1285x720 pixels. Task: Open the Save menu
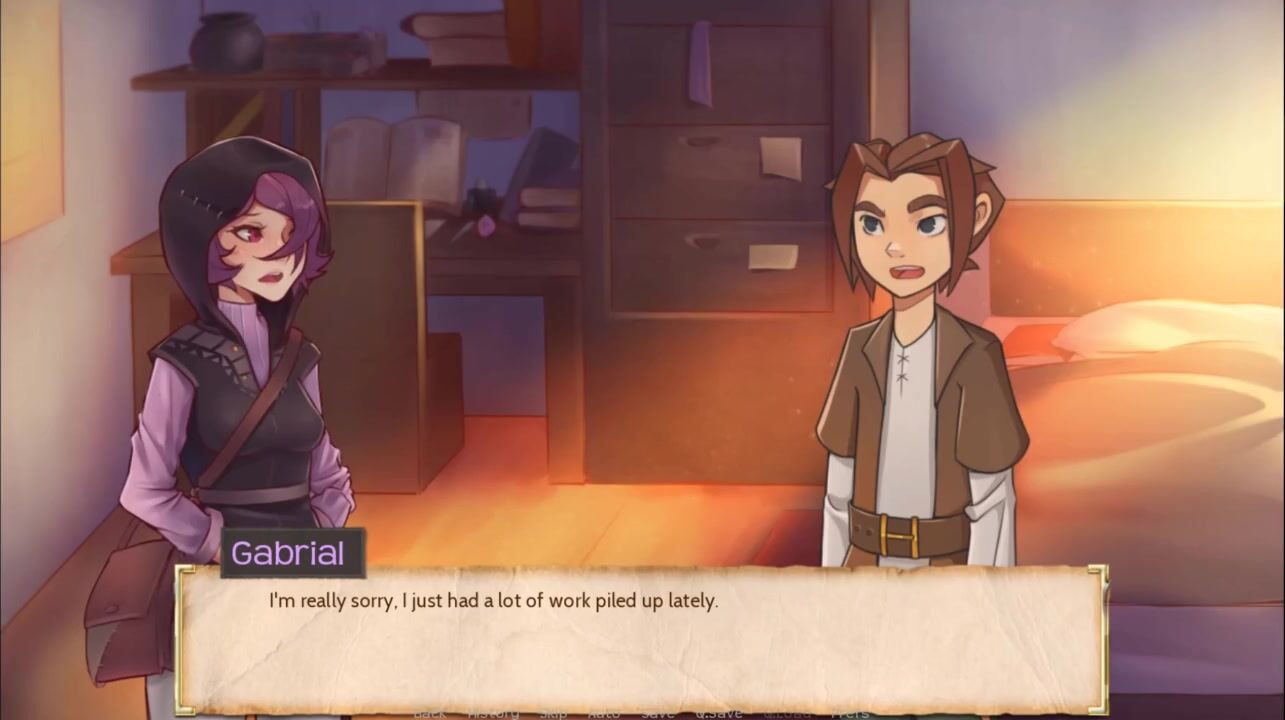pyautogui.click(x=657, y=713)
